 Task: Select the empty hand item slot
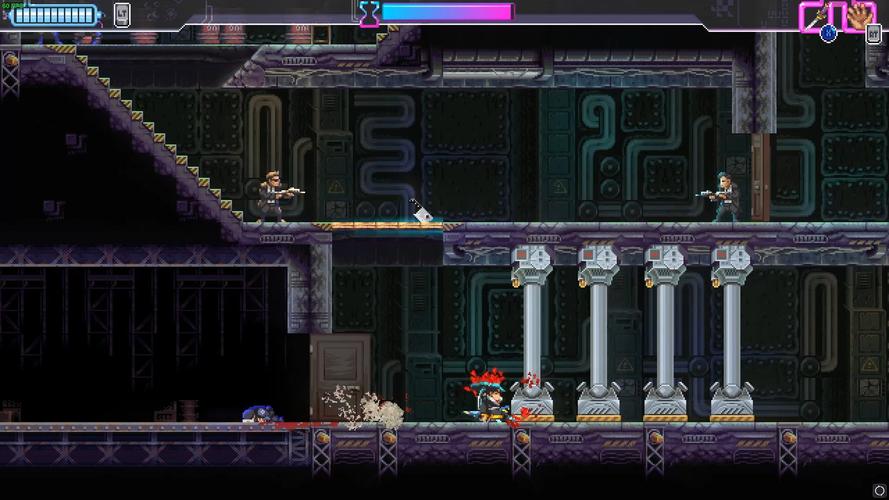[859, 16]
